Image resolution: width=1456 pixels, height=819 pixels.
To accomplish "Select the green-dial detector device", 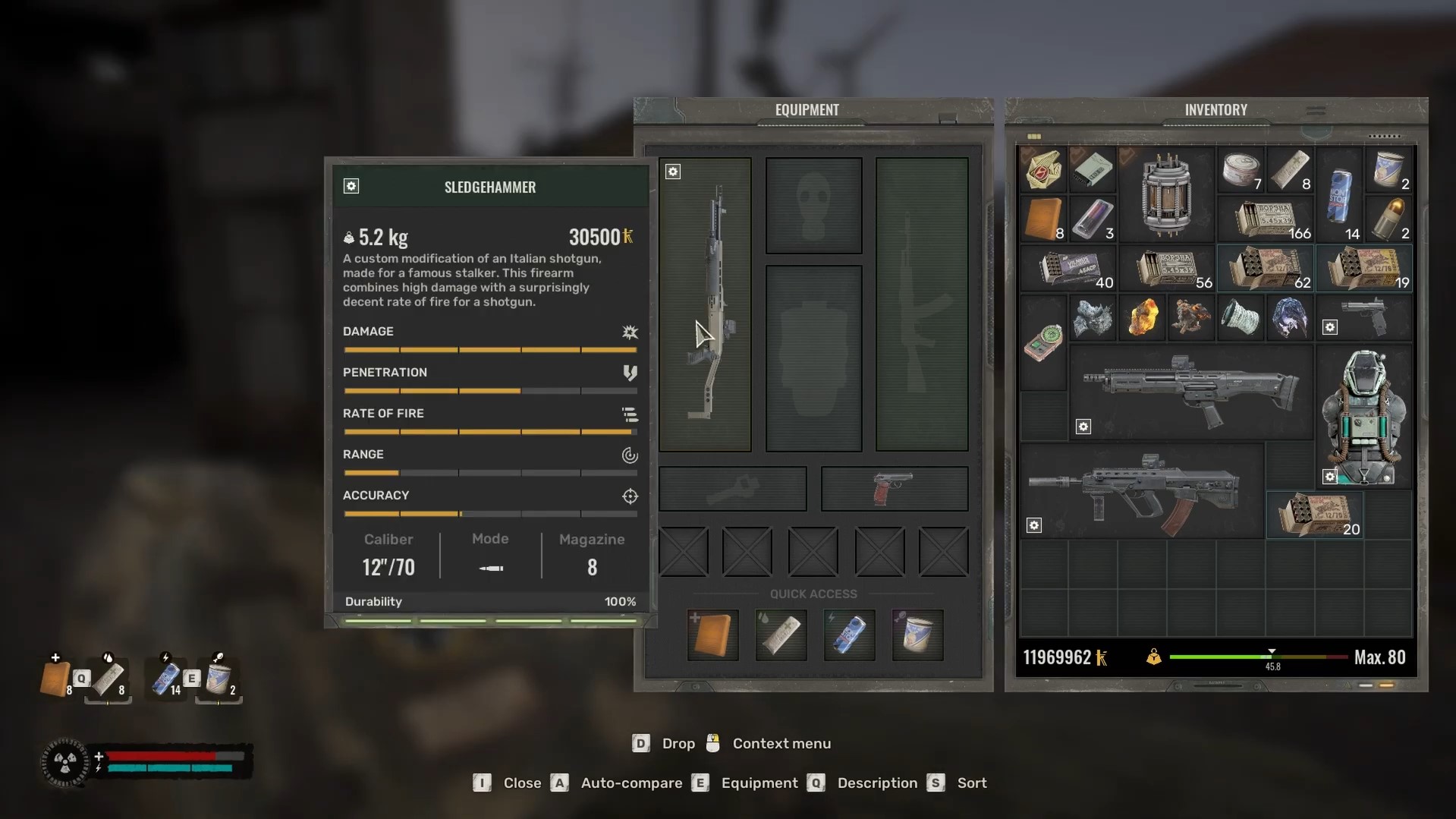I will click(1042, 342).
